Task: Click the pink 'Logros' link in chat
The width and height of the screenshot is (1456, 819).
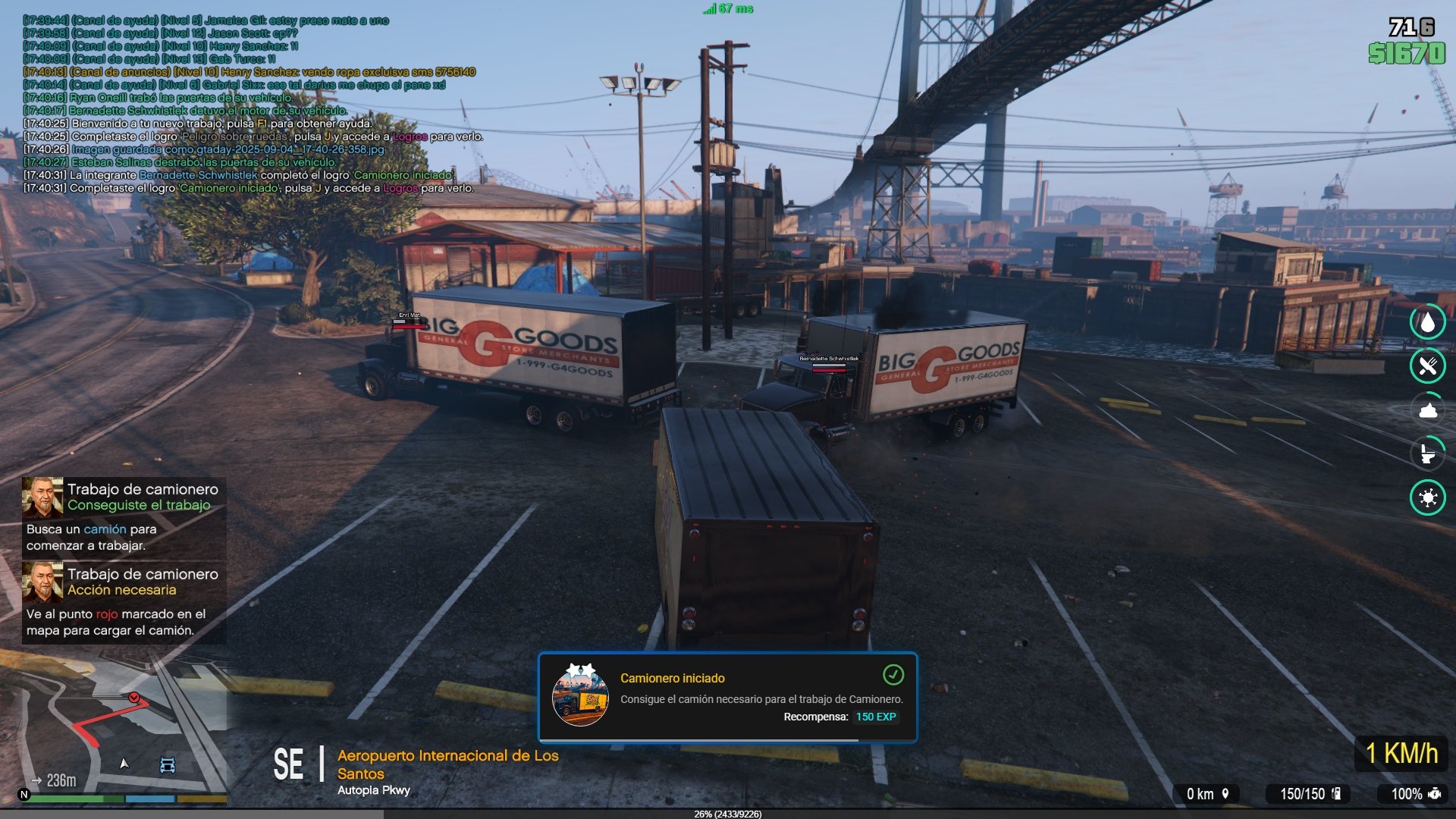Action: point(400,188)
